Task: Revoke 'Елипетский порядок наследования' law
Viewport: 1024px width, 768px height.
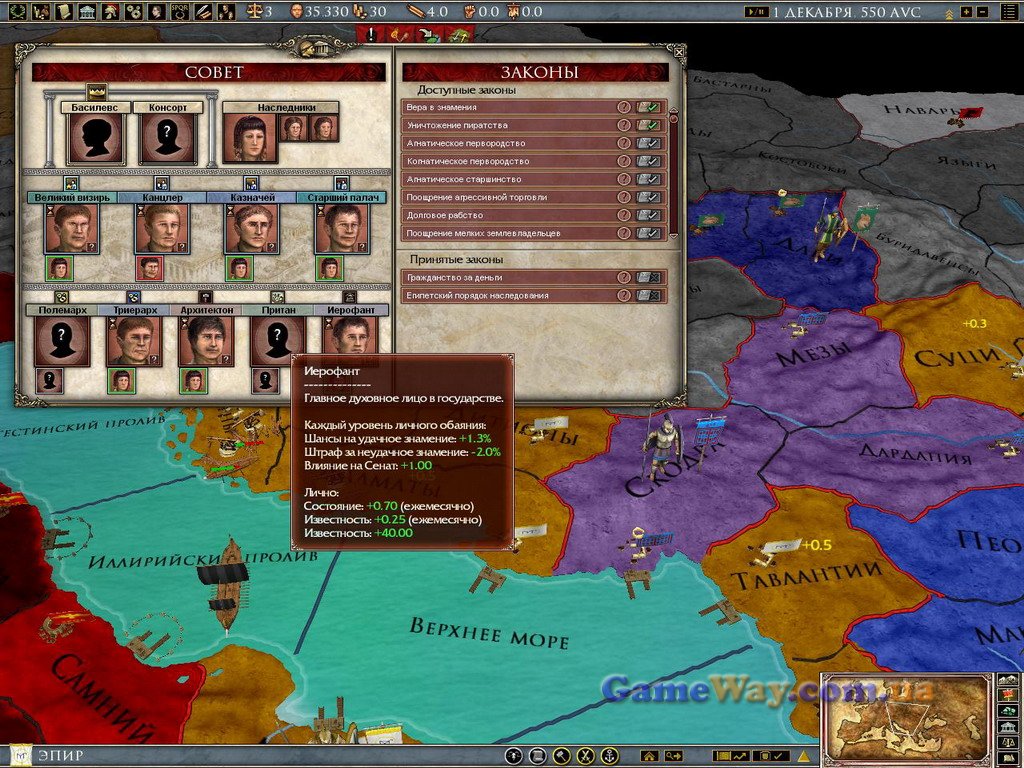Action: pos(650,296)
